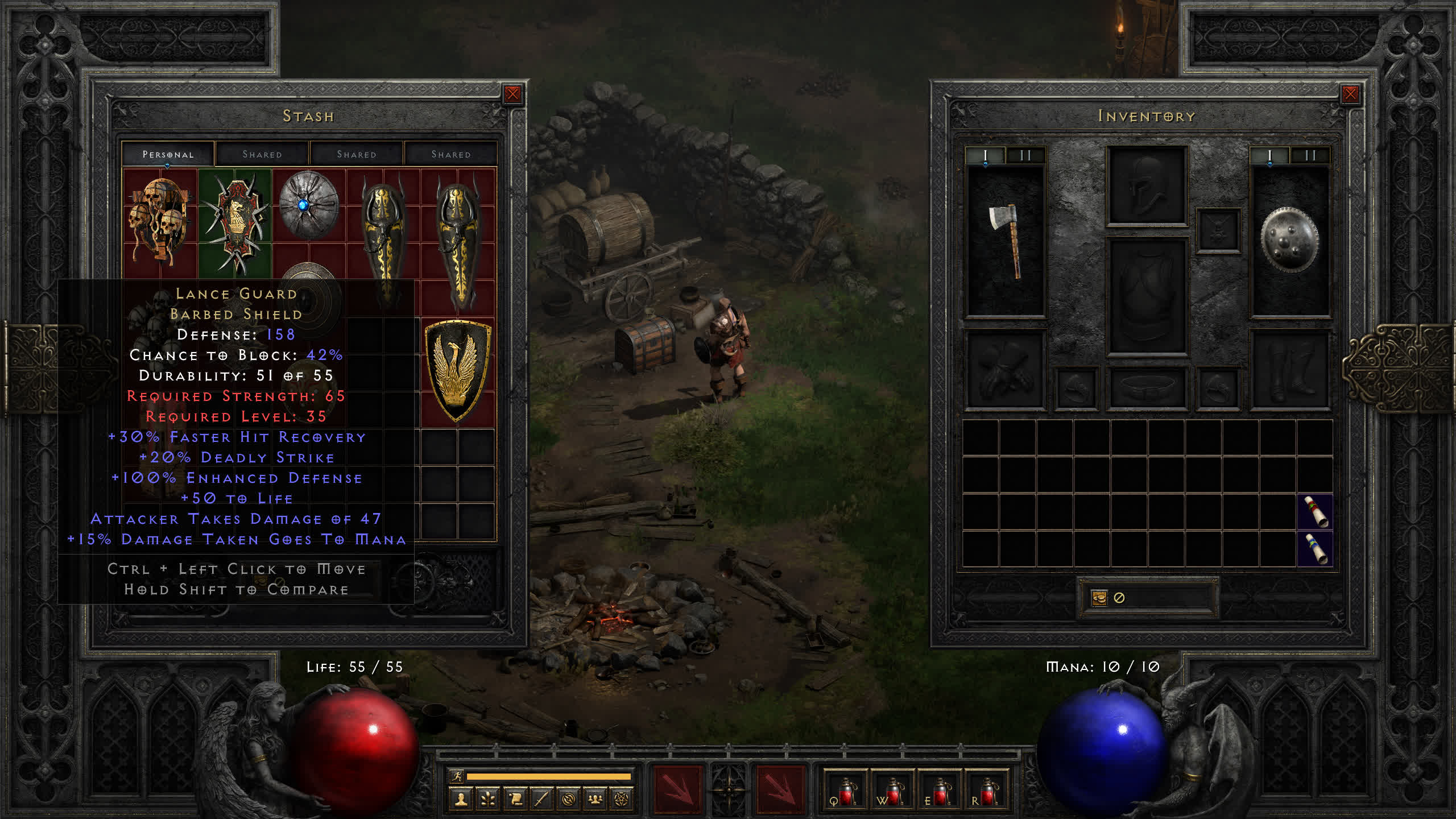
Task: Open the character sheet from the mini menu
Action: [461, 800]
